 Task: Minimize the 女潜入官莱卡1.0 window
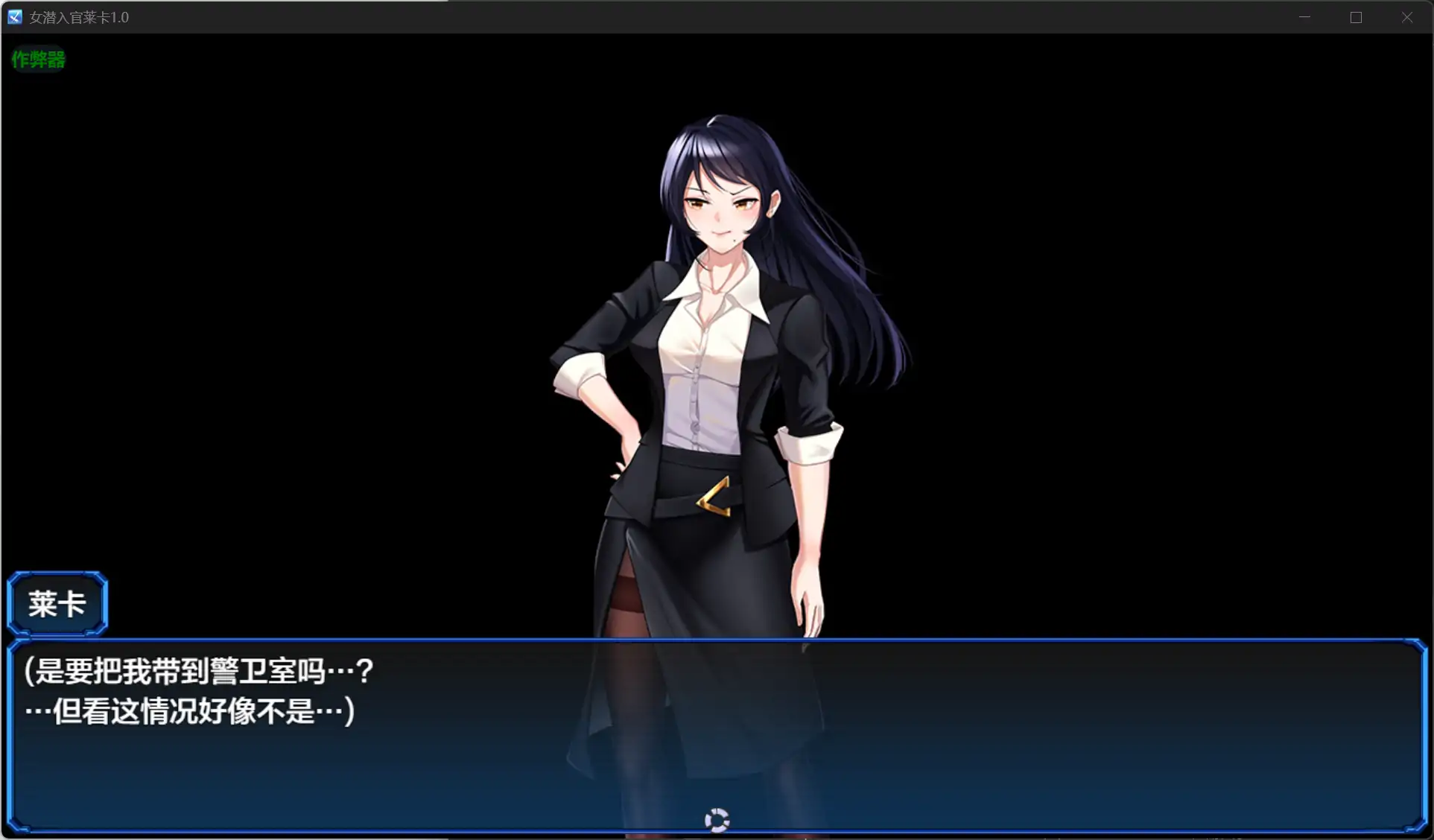(1304, 16)
